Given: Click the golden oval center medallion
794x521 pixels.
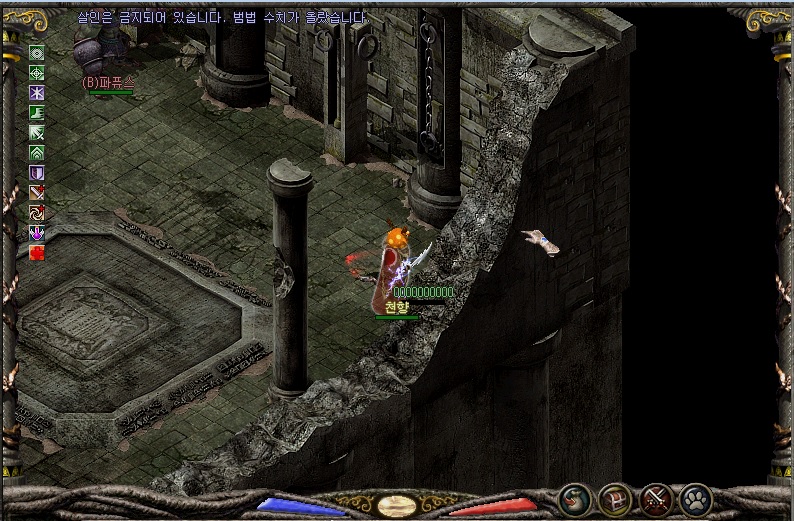Looking at the screenshot, I should pos(397,505).
